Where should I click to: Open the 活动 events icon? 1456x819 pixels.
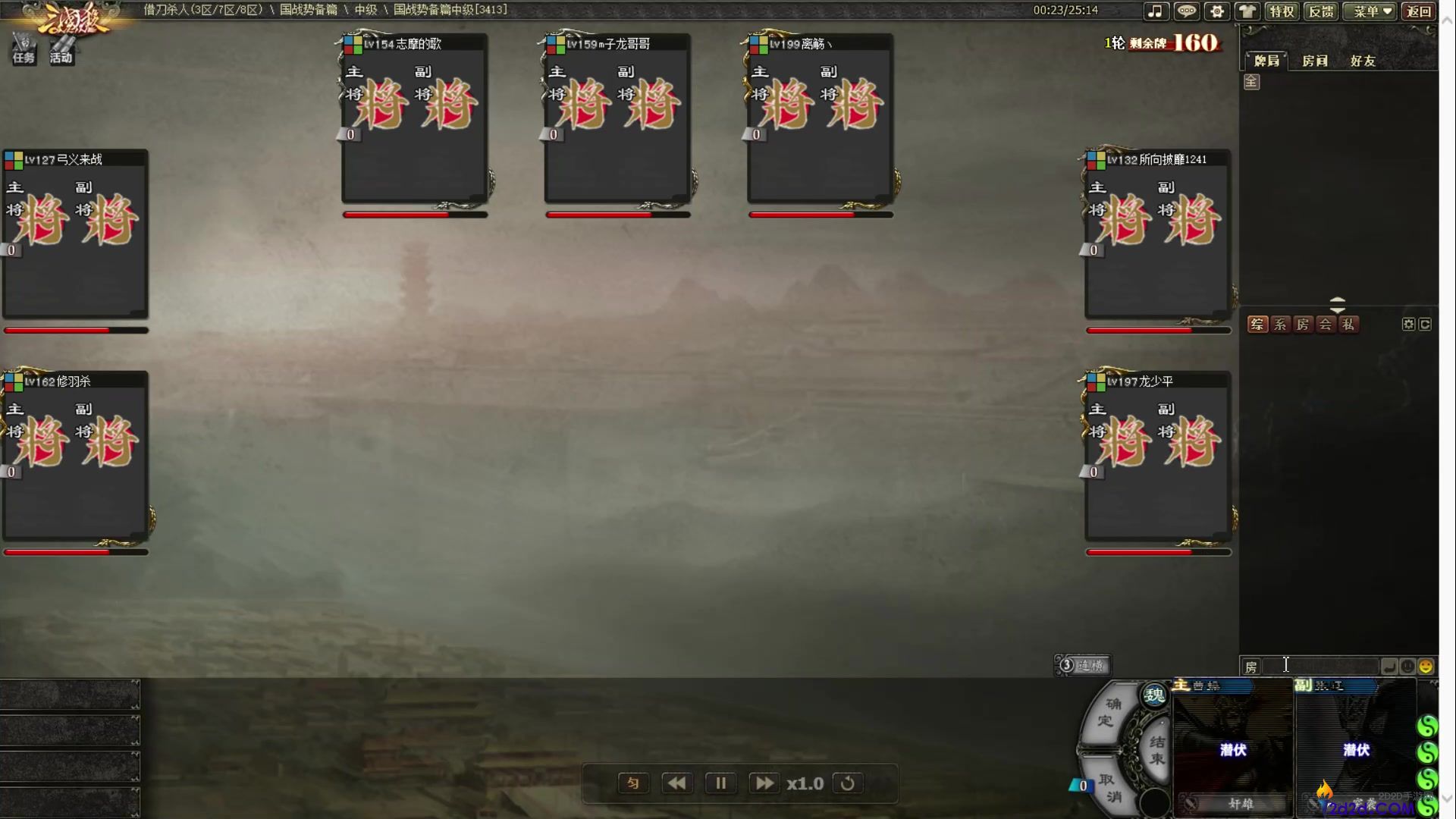[61, 49]
